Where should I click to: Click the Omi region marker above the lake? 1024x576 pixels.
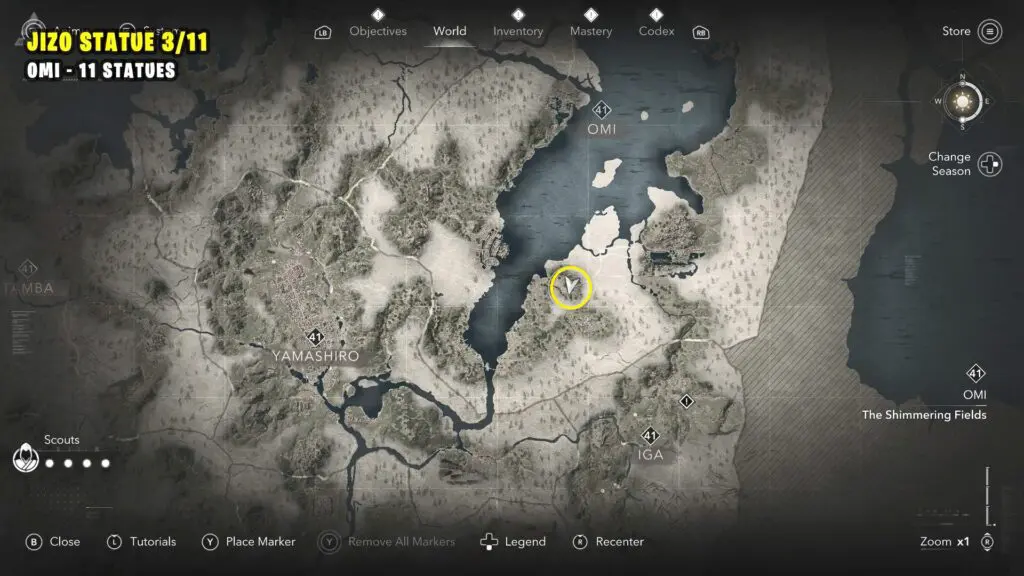click(601, 111)
